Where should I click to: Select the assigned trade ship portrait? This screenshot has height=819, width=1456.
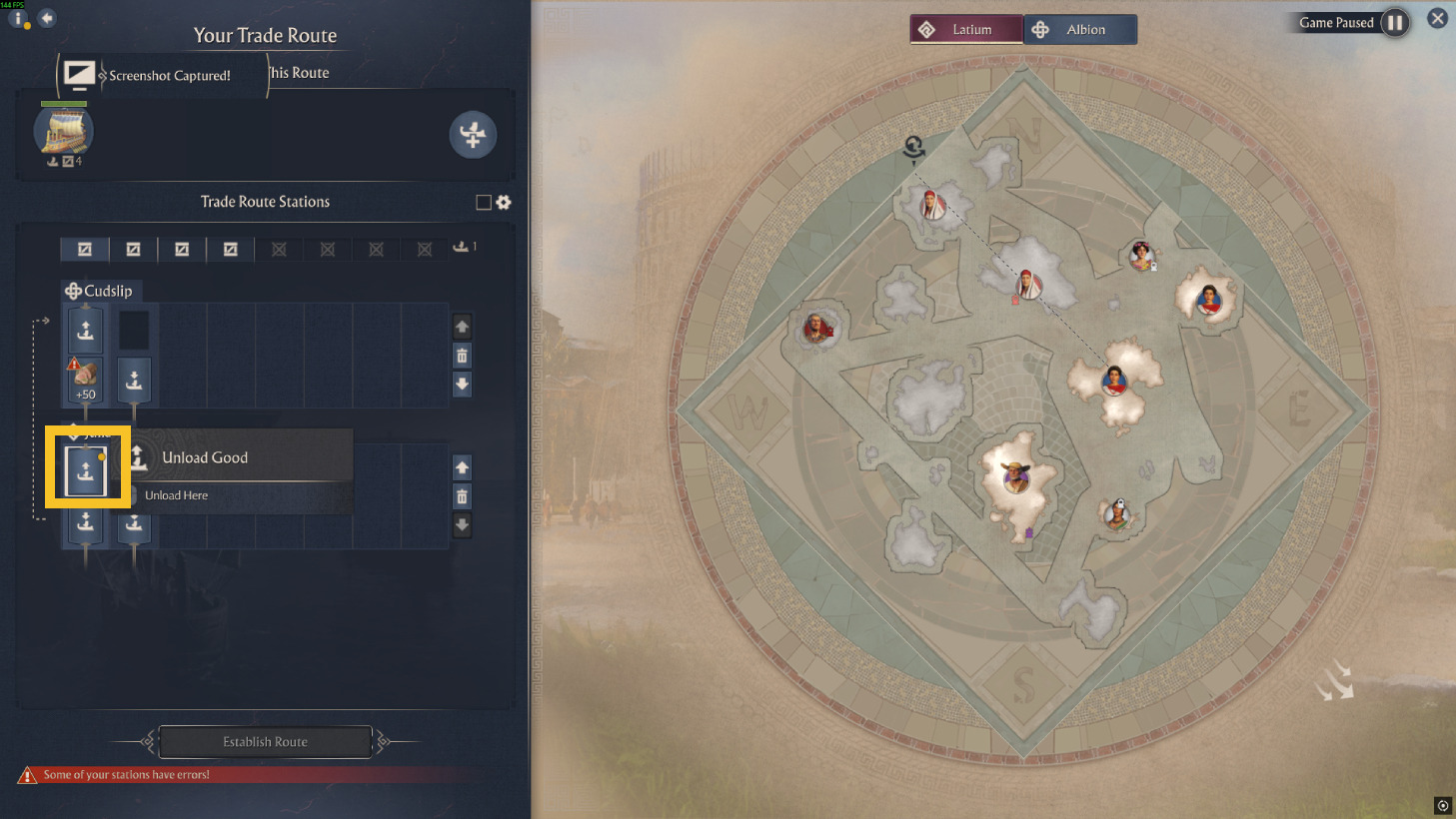point(64,132)
